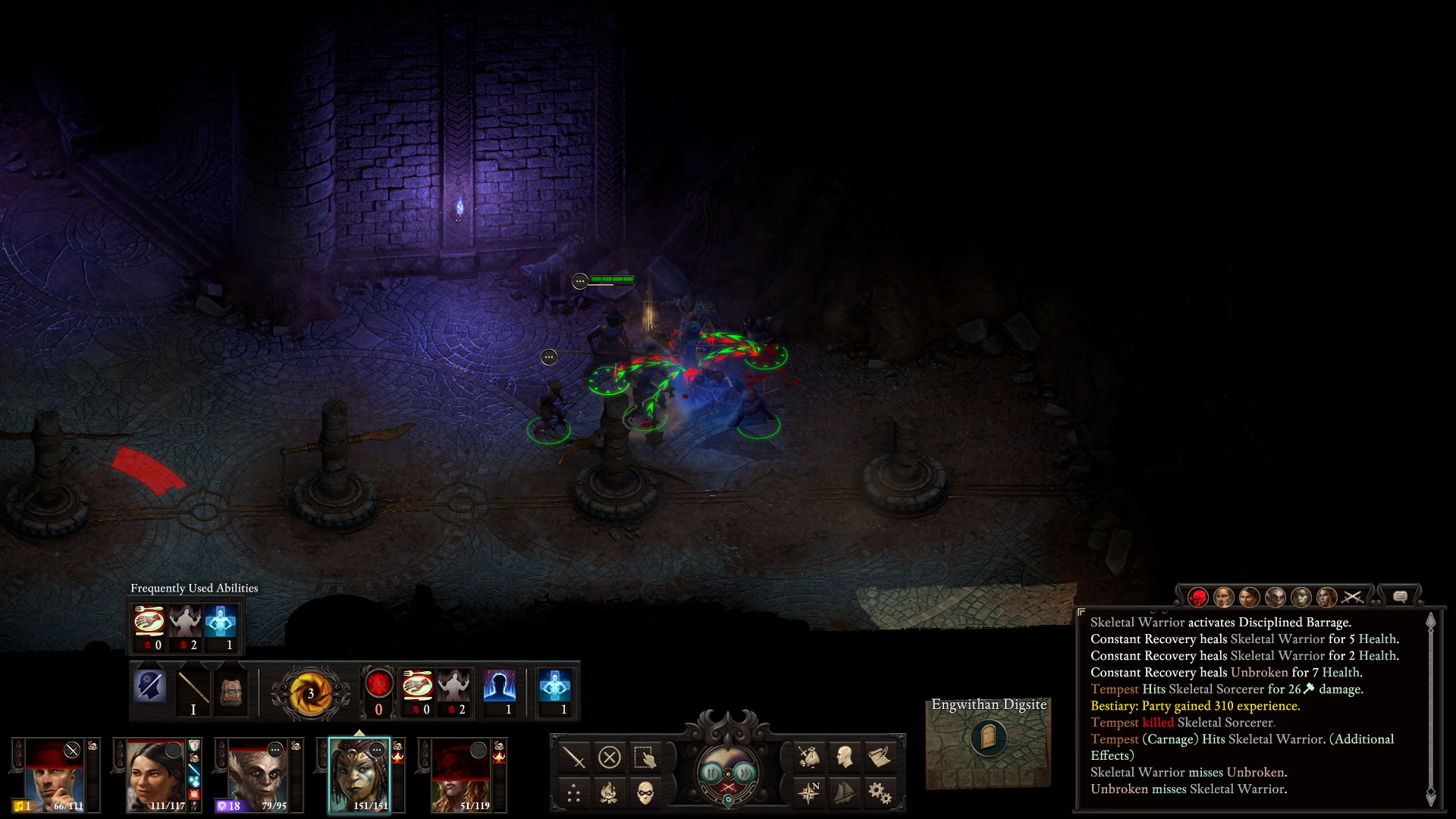Open the inventory loot bag button
Image resolution: width=1456 pixels, height=819 pixels.
click(809, 757)
